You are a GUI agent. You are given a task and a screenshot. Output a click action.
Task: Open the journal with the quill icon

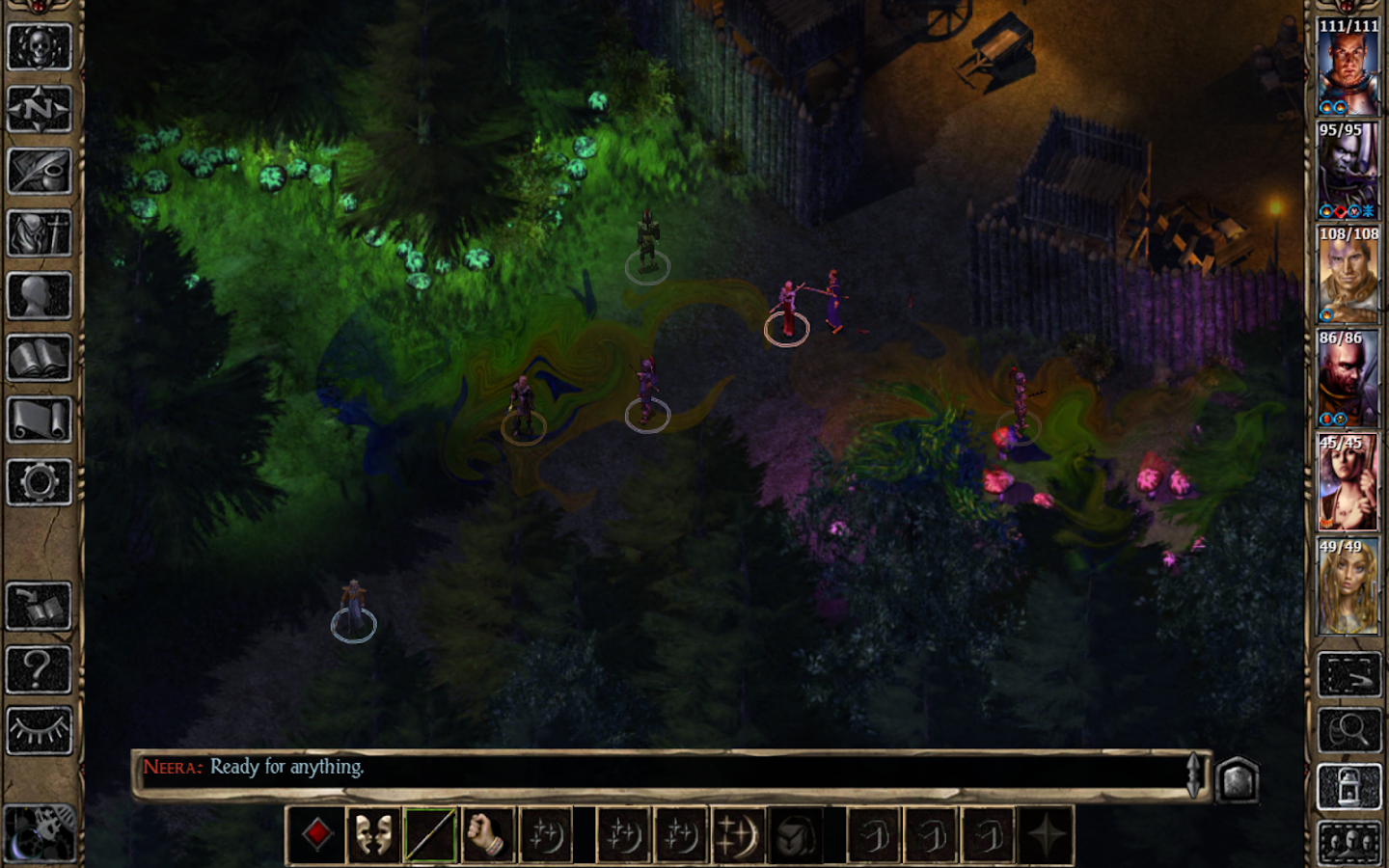coord(40,171)
